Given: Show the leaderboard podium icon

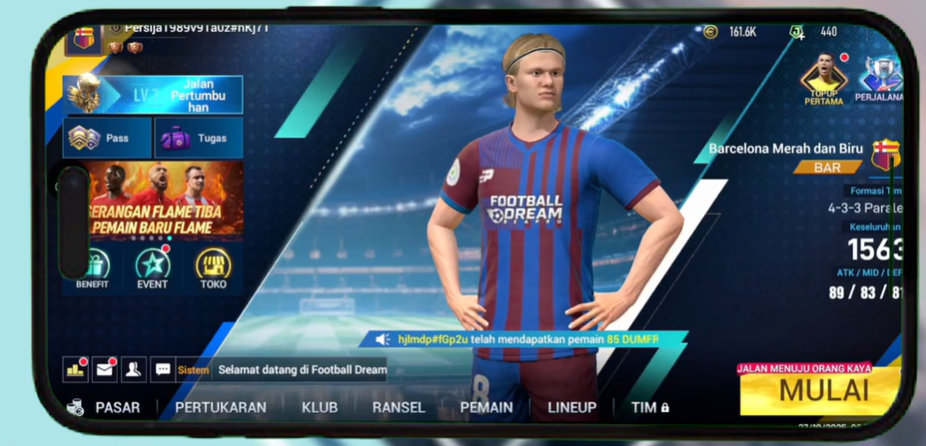Looking at the screenshot, I should click(75, 369).
